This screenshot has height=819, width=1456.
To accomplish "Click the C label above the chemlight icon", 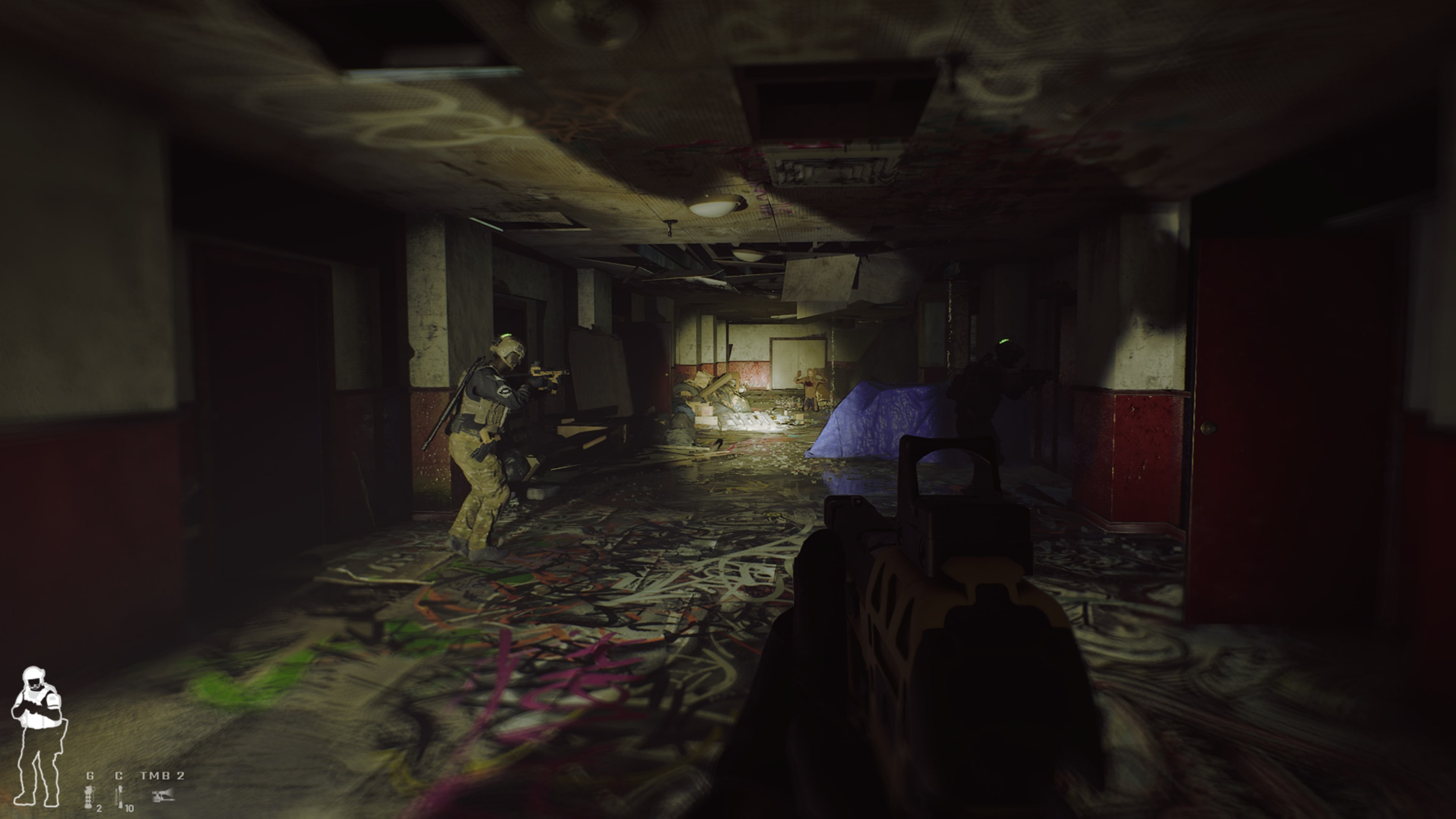I will tap(119, 777).
